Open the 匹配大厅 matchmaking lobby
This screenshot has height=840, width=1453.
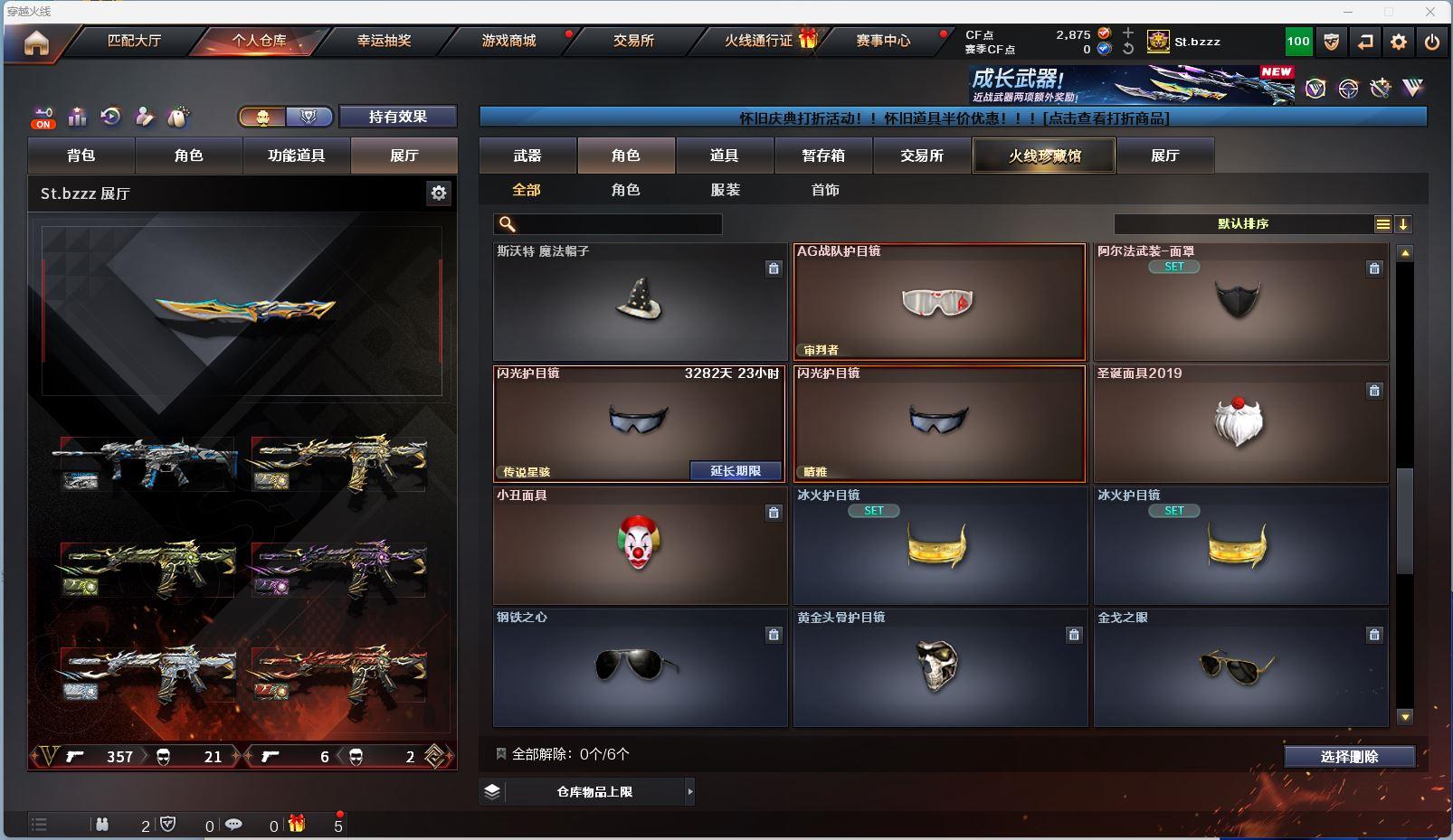coord(134,41)
